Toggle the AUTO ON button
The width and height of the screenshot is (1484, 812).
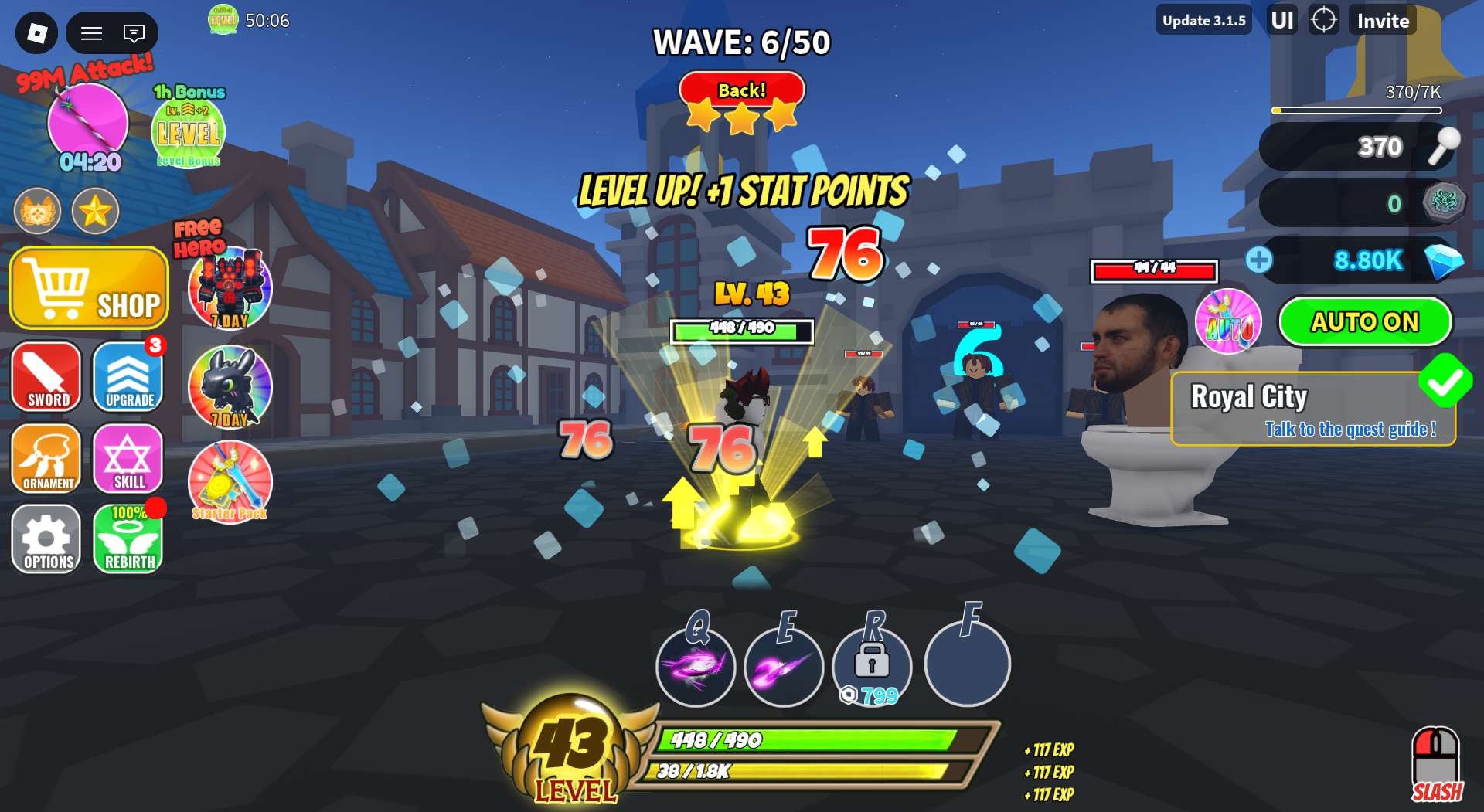click(1365, 321)
